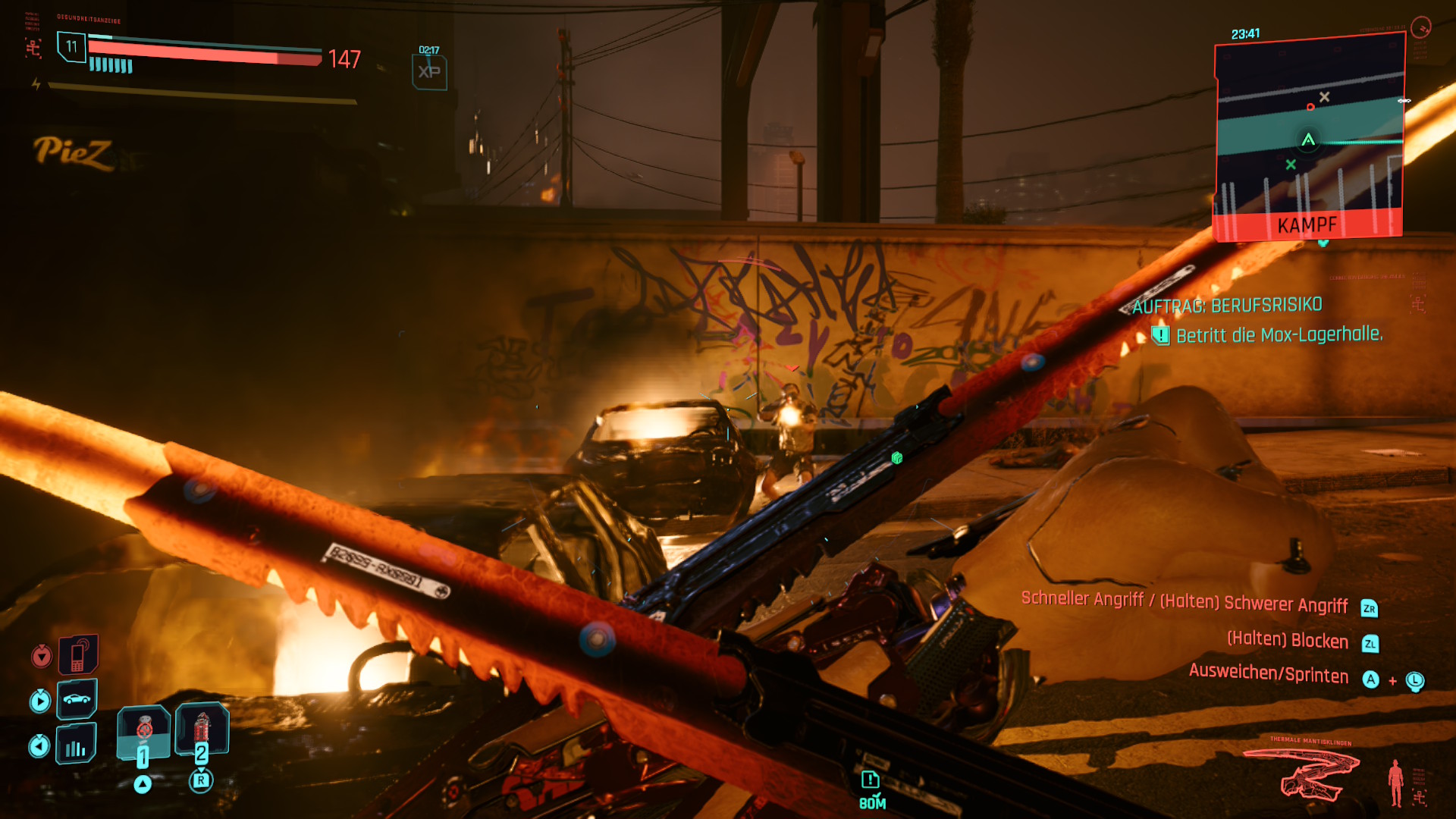Open the radio bars icon

tap(76, 744)
